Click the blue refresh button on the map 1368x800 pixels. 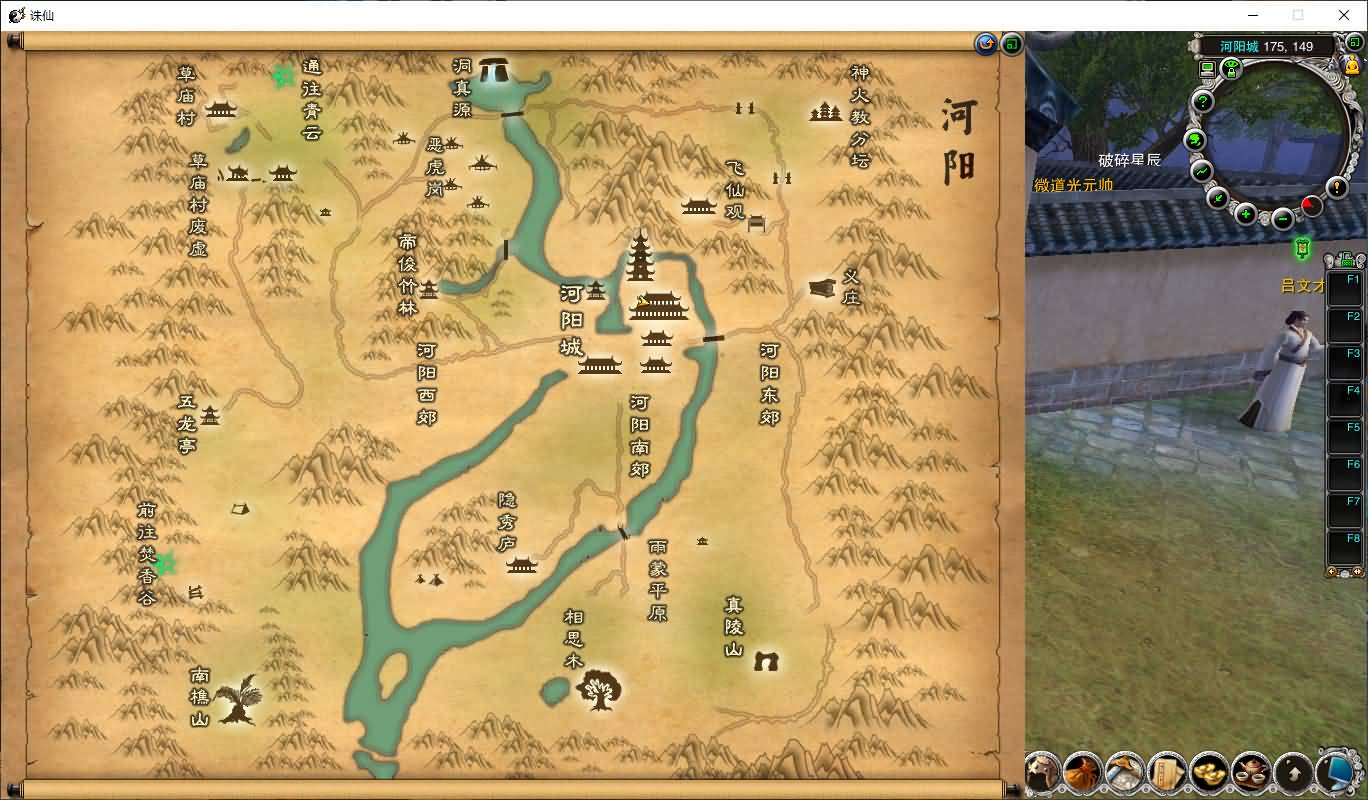[x=986, y=43]
